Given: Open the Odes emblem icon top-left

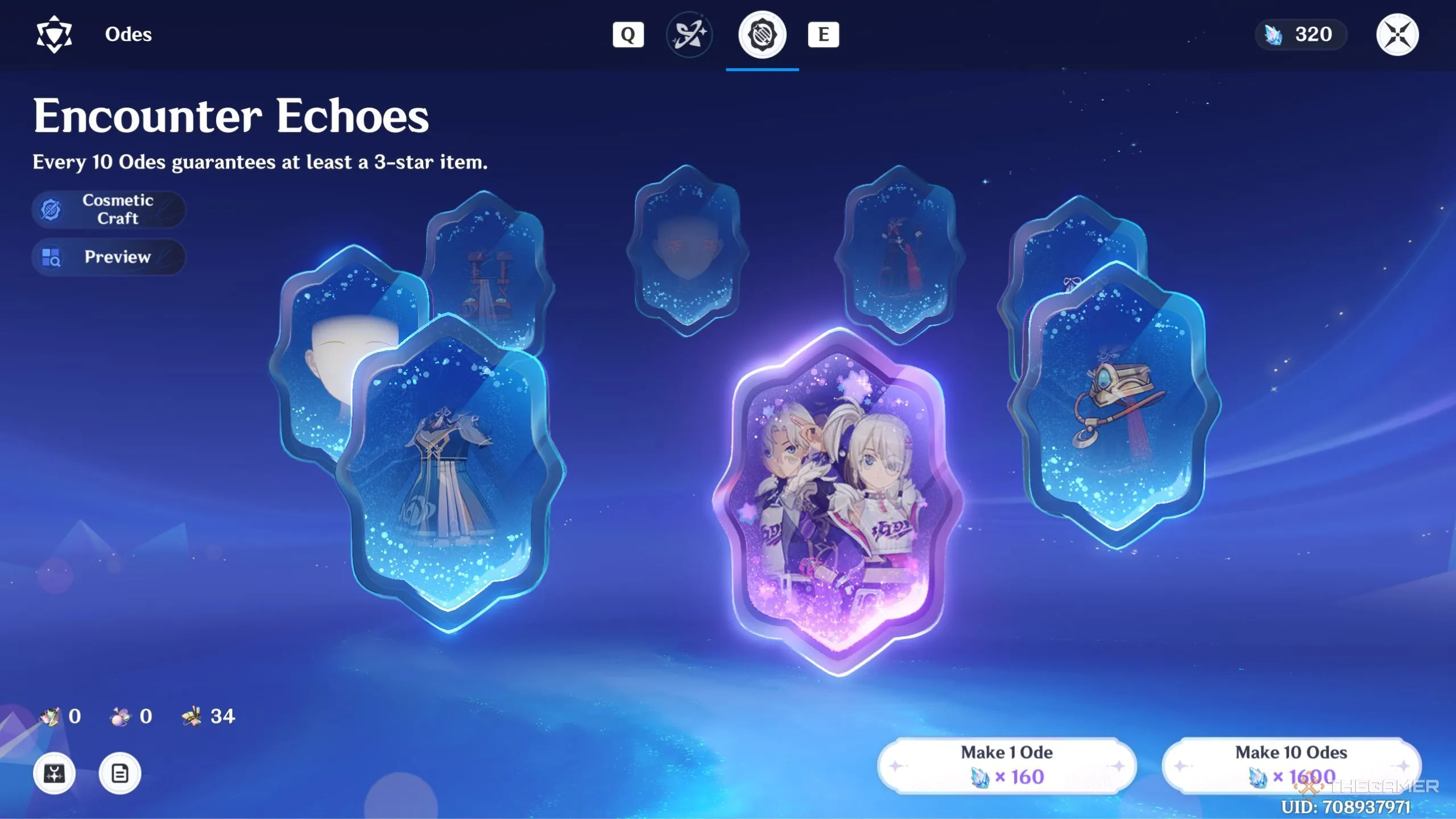Looking at the screenshot, I should click(55, 34).
